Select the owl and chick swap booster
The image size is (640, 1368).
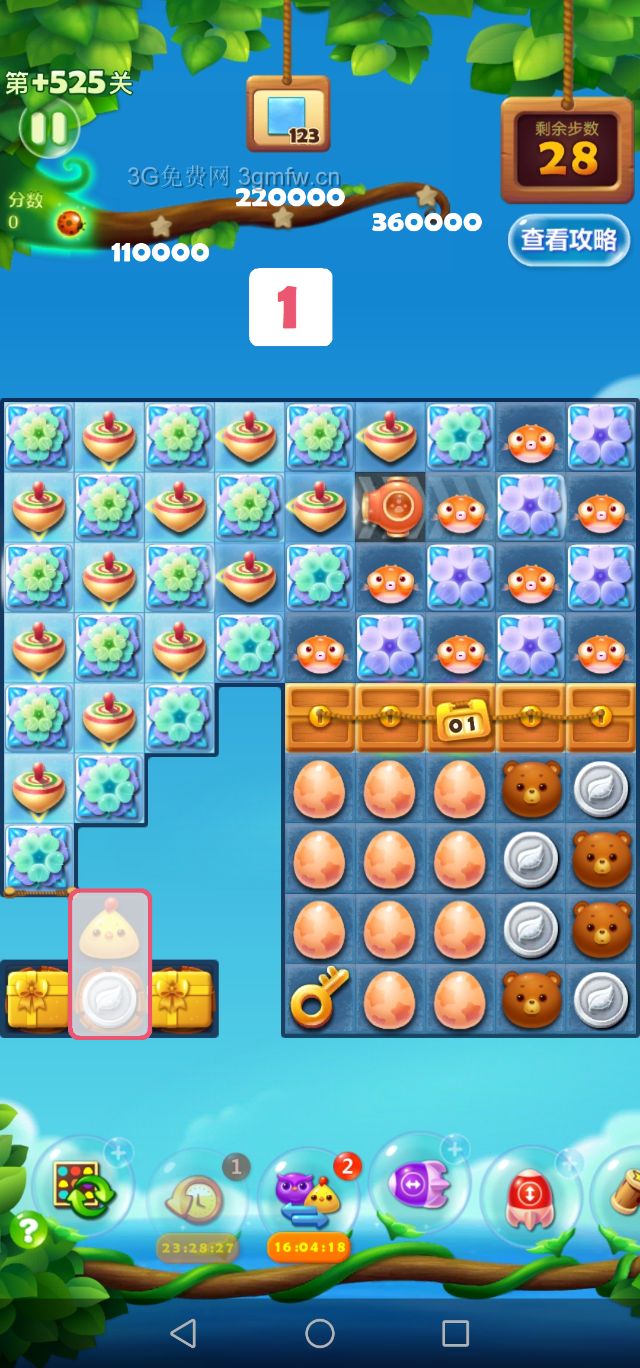[x=308, y=1195]
